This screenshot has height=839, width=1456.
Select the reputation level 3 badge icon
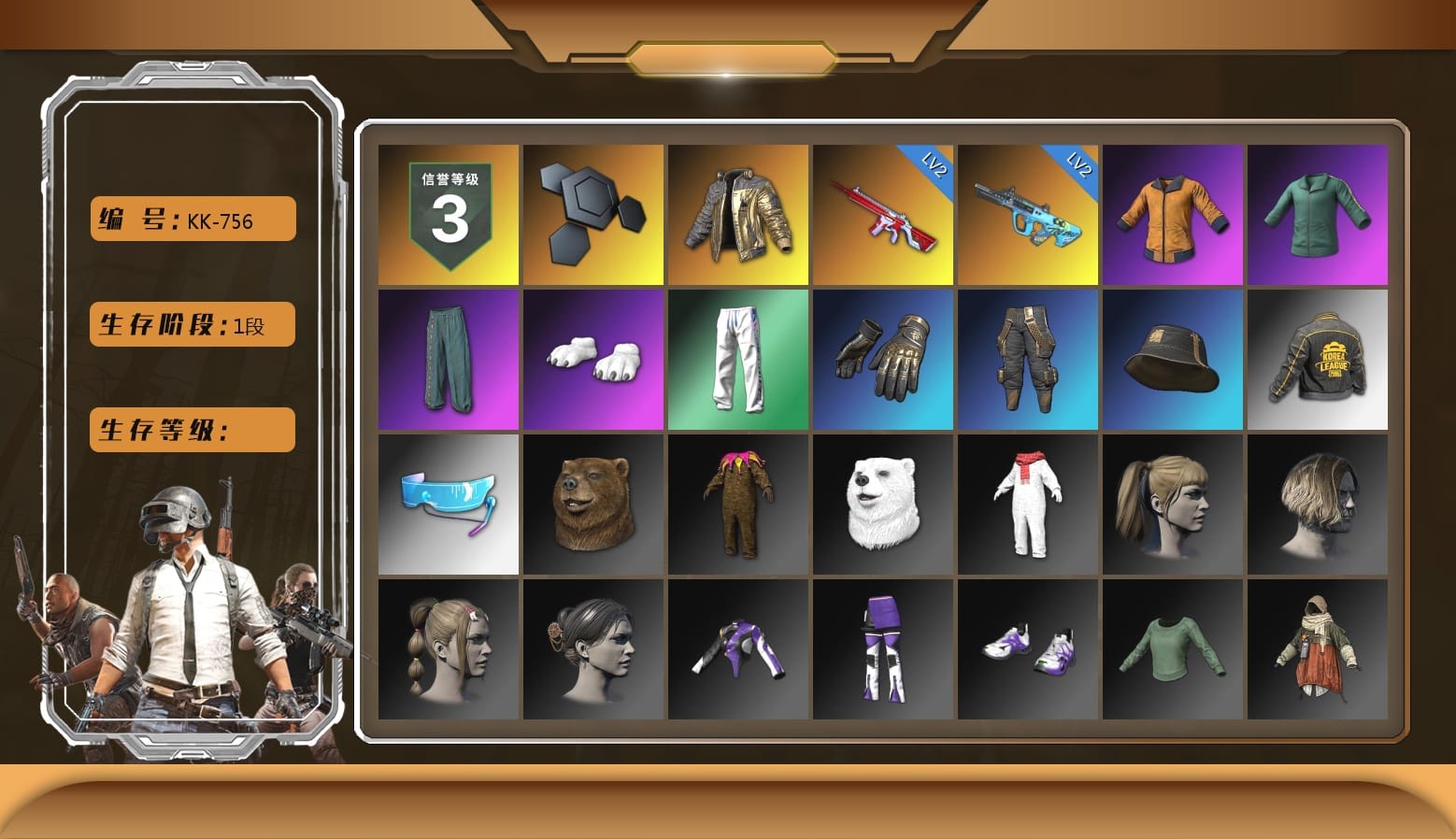(x=449, y=215)
